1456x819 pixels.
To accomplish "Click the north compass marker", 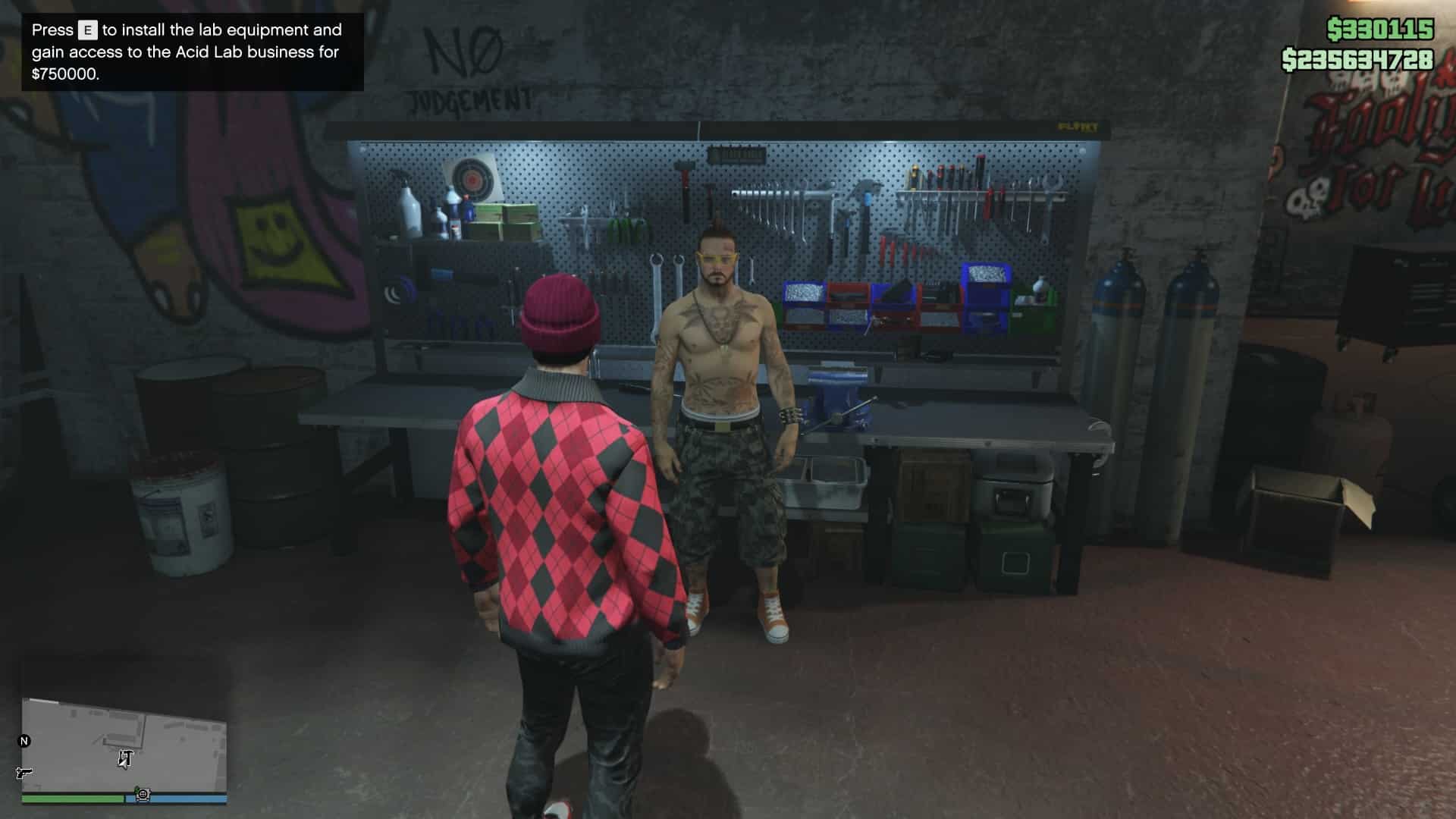I will tap(24, 741).
